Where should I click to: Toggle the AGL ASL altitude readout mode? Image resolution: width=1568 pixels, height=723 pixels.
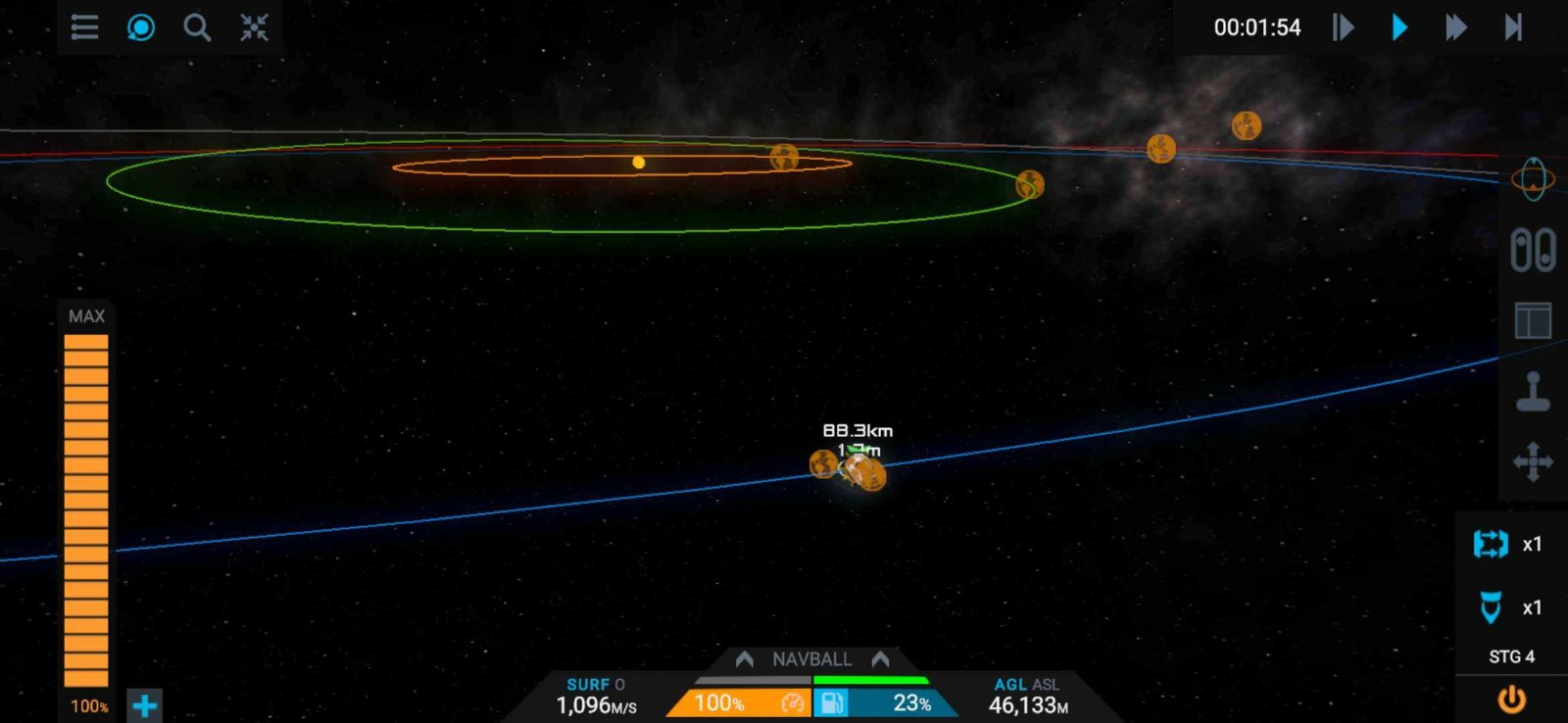tap(1026, 685)
